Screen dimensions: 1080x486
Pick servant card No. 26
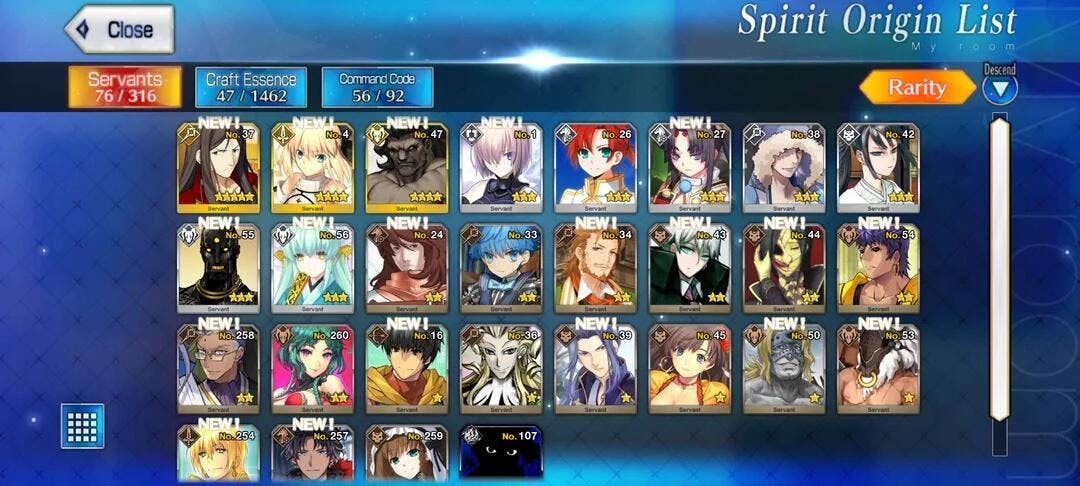pyautogui.click(x=596, y=168)
